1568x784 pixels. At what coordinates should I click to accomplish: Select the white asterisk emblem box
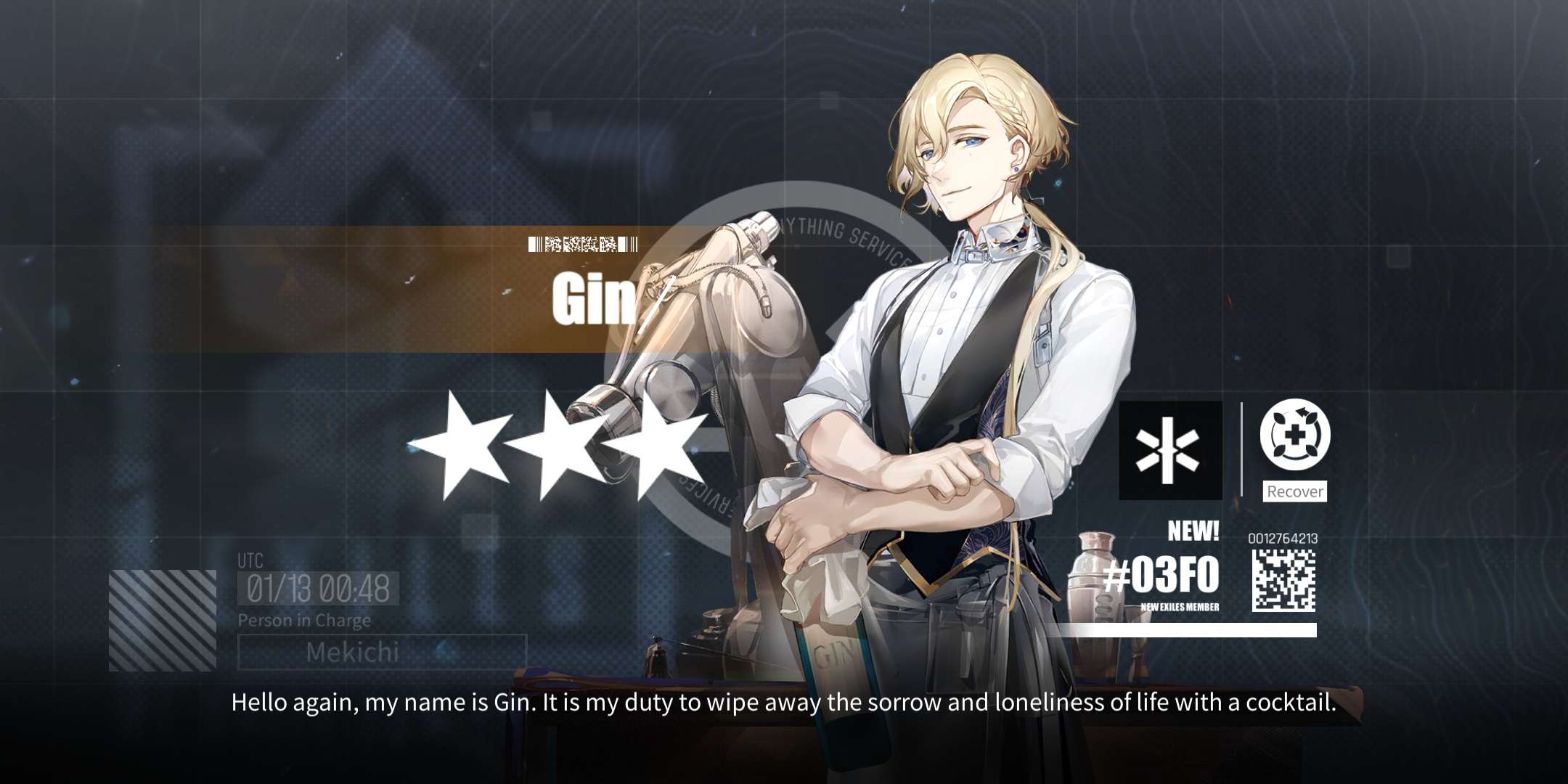(1169, 450)
